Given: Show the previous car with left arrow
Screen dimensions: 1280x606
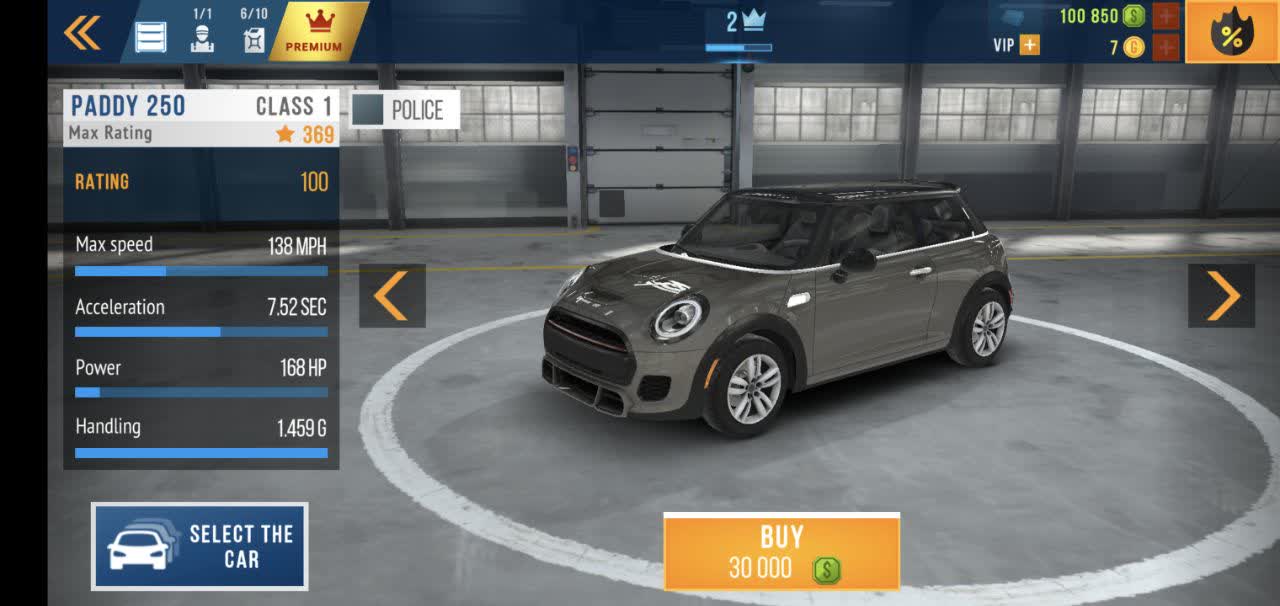Looking at the screenshot, I should coord(392,295).
